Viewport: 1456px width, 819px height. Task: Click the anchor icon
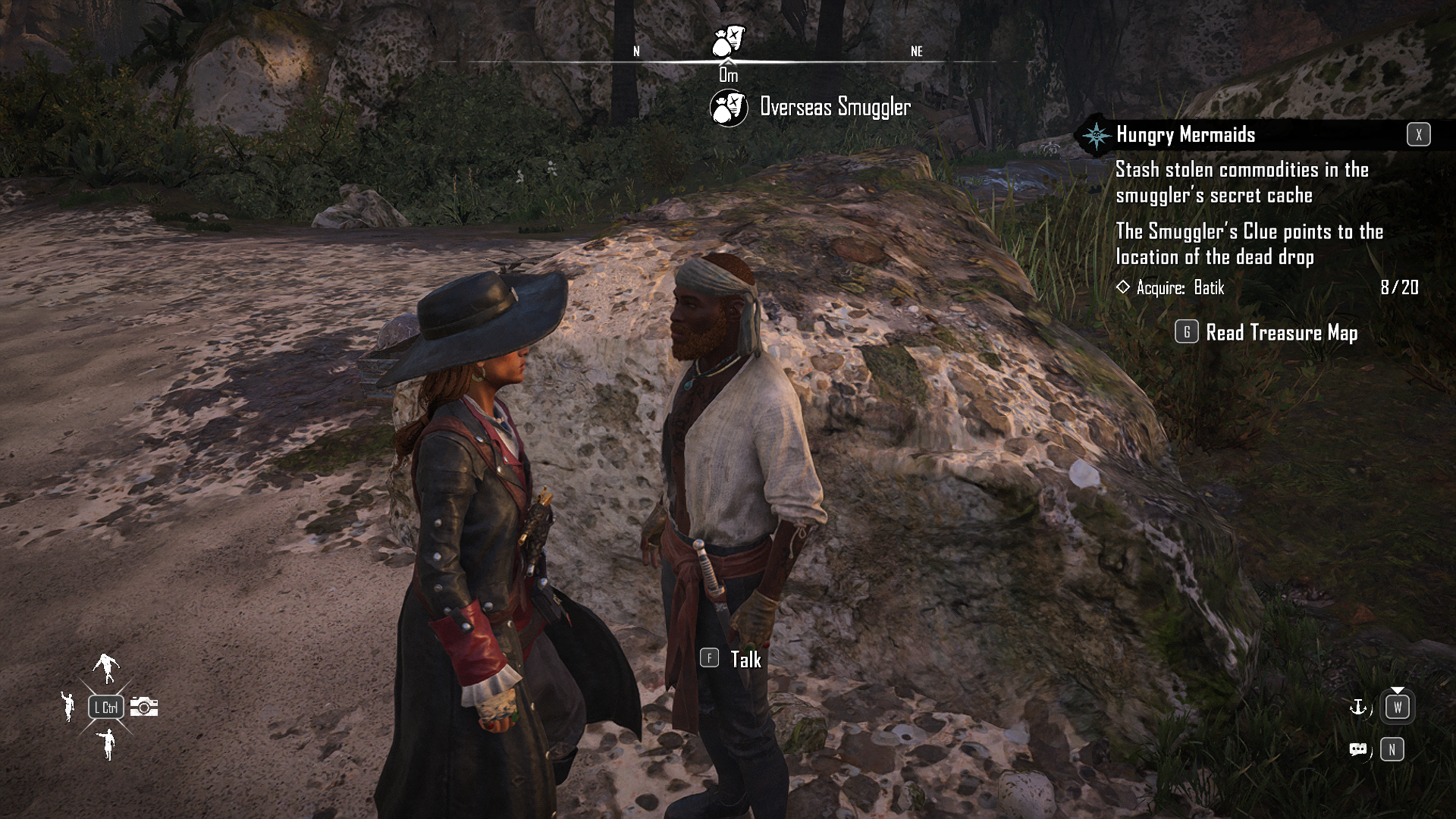pos(1357,708)
